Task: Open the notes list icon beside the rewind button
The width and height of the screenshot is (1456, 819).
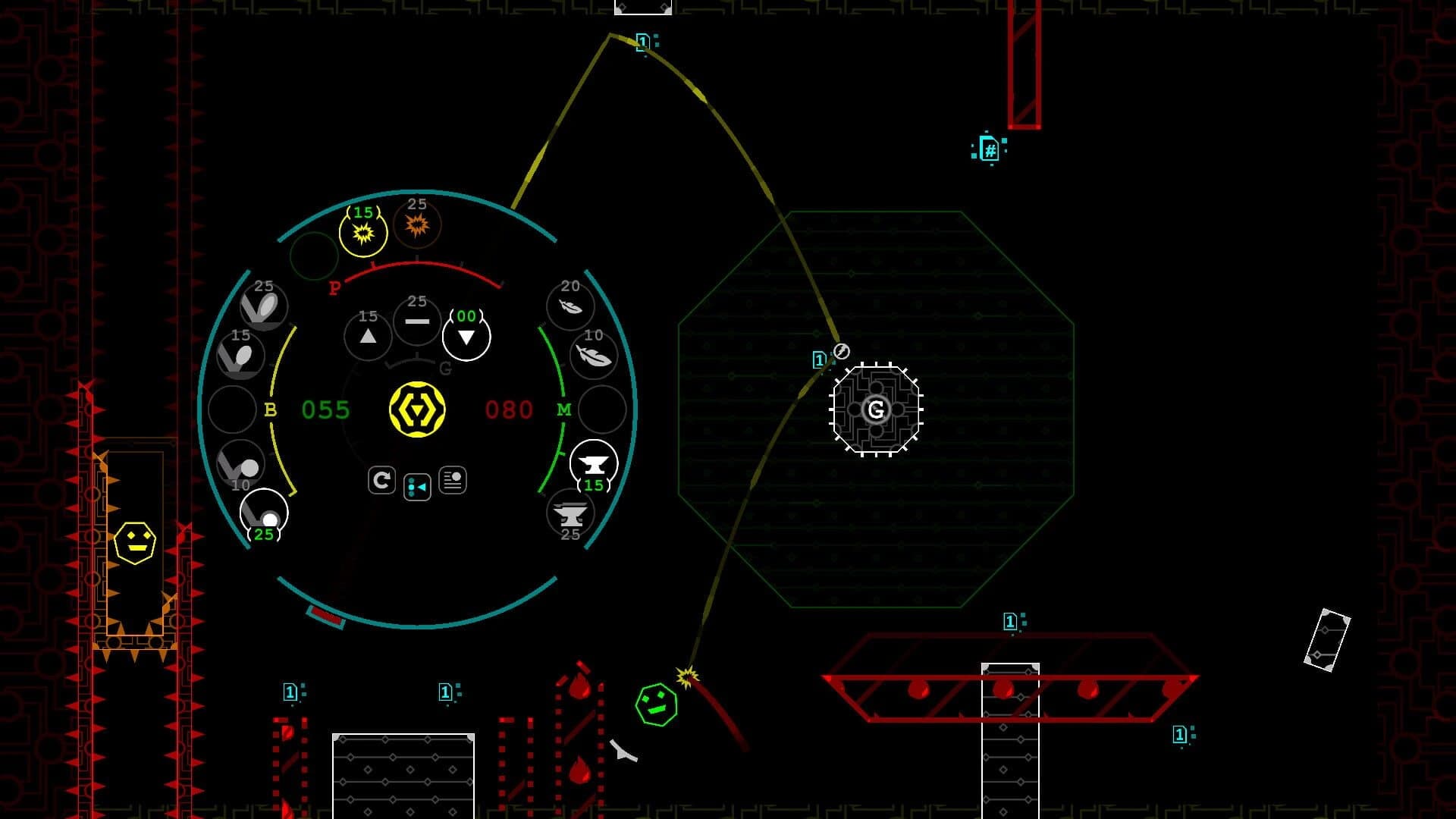Action: [453, 480]
